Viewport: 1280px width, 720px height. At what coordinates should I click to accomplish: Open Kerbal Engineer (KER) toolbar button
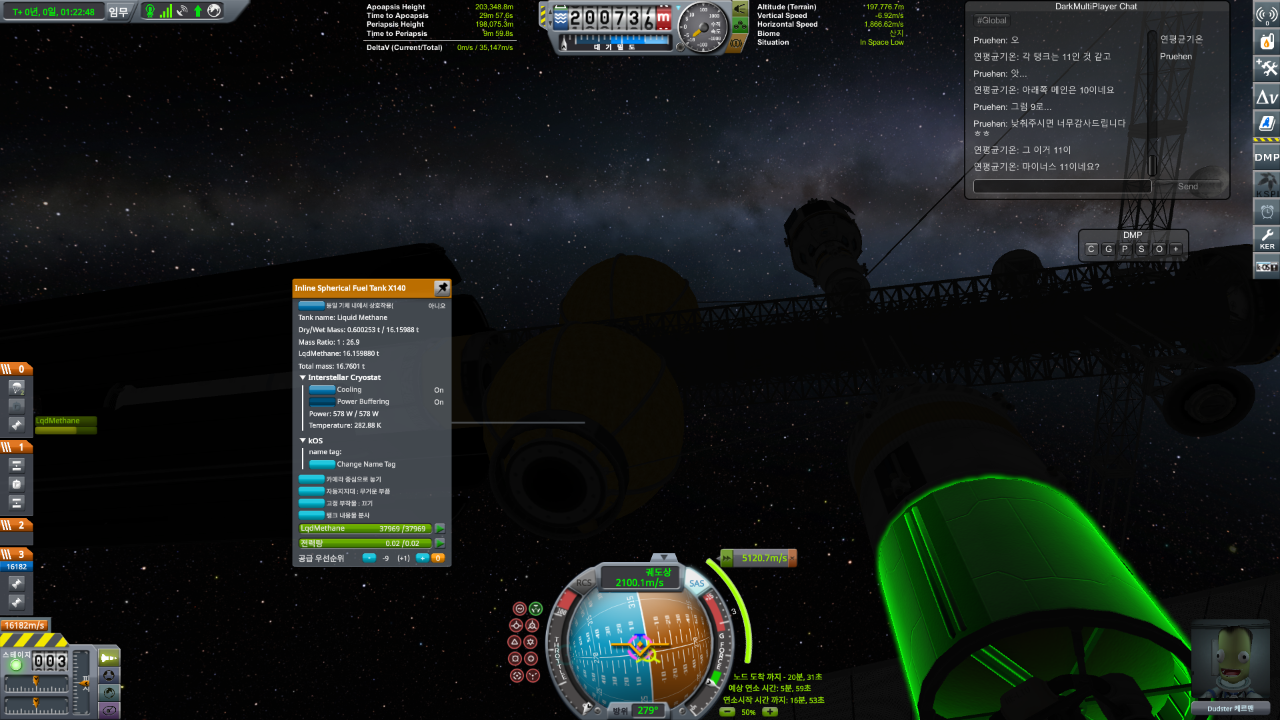[x=1266, y=238]
